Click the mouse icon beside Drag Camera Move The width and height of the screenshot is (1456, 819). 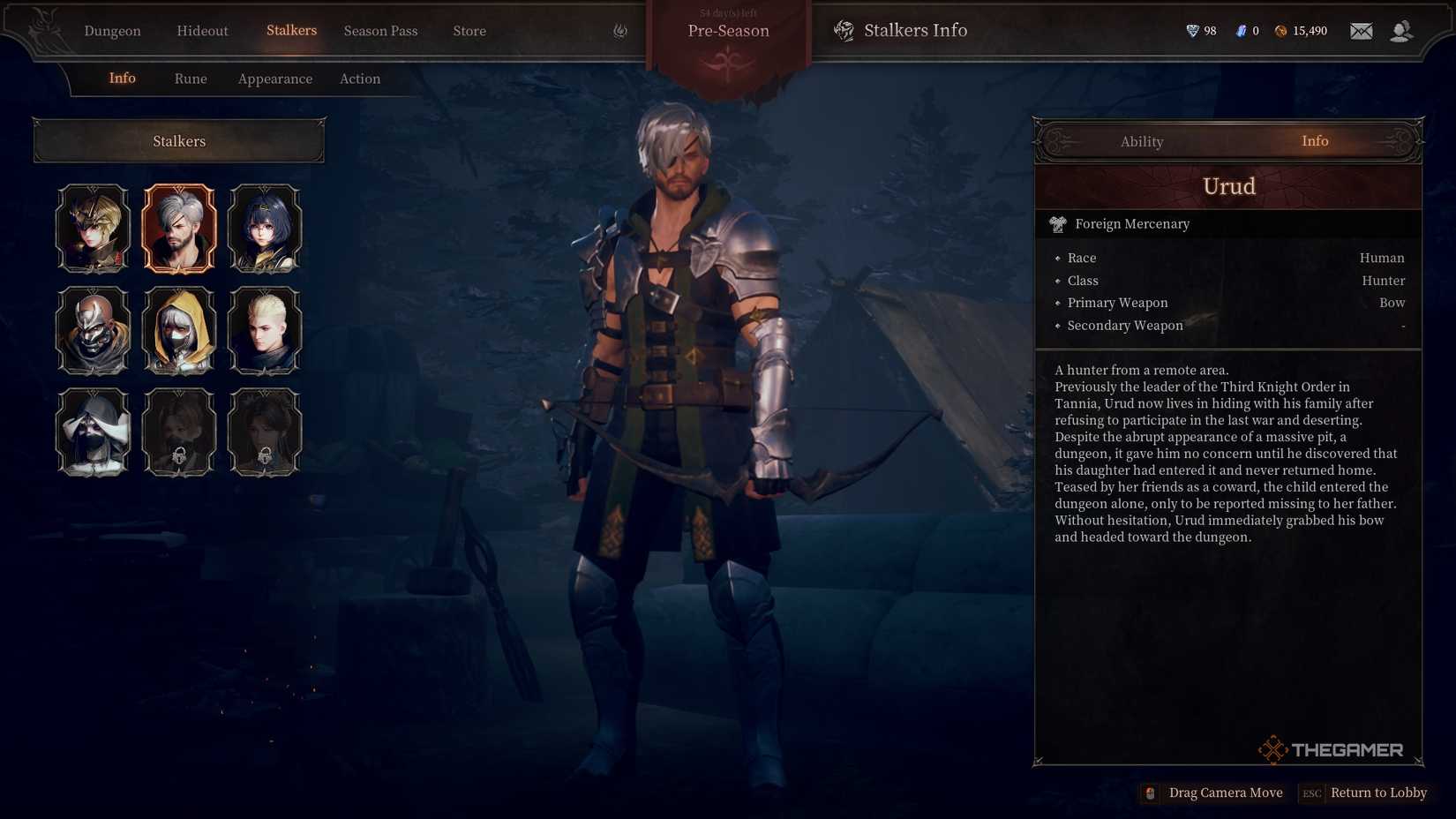tap(1149, 793)
